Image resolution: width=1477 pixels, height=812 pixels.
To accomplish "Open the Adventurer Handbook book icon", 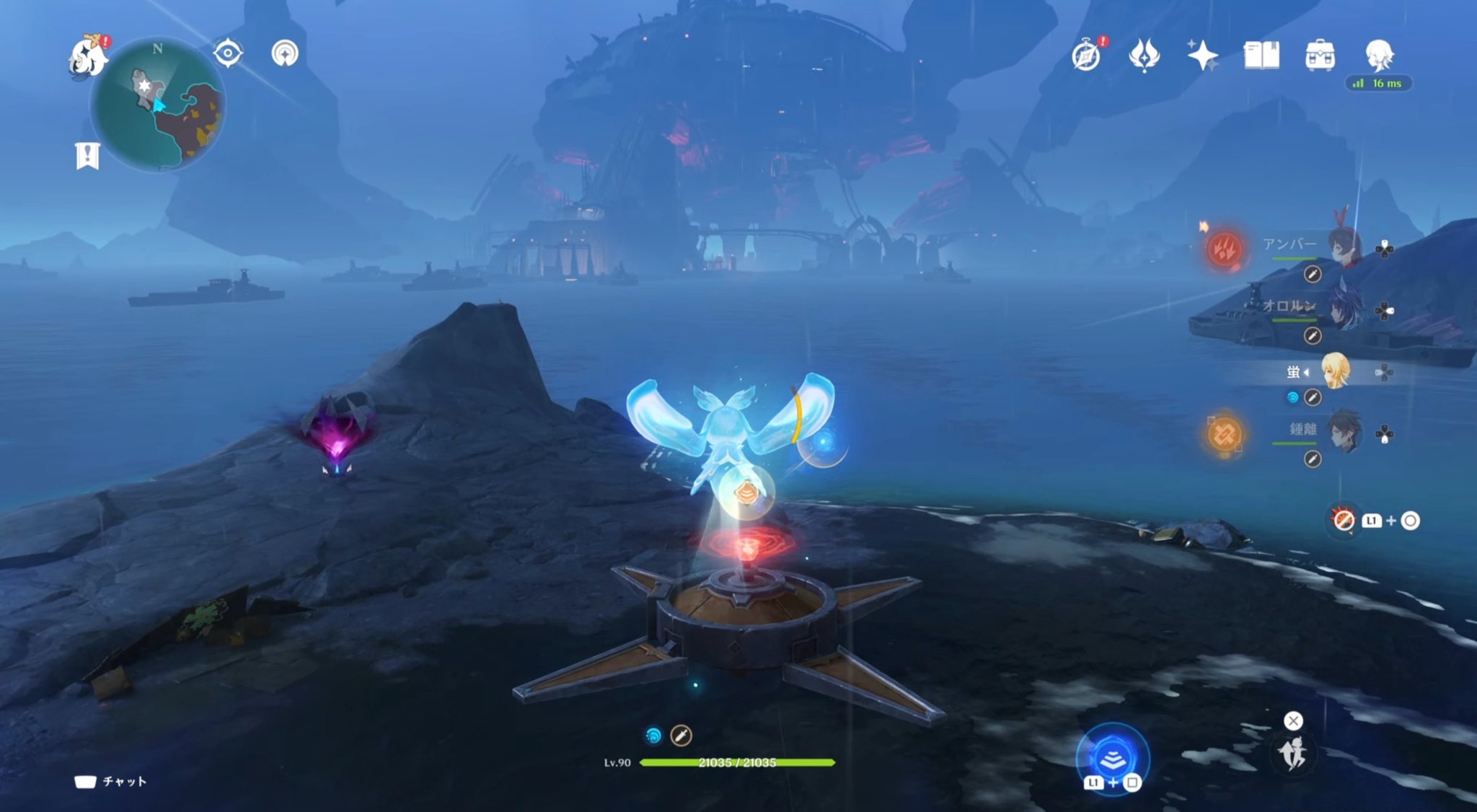I will (1261, 56).
